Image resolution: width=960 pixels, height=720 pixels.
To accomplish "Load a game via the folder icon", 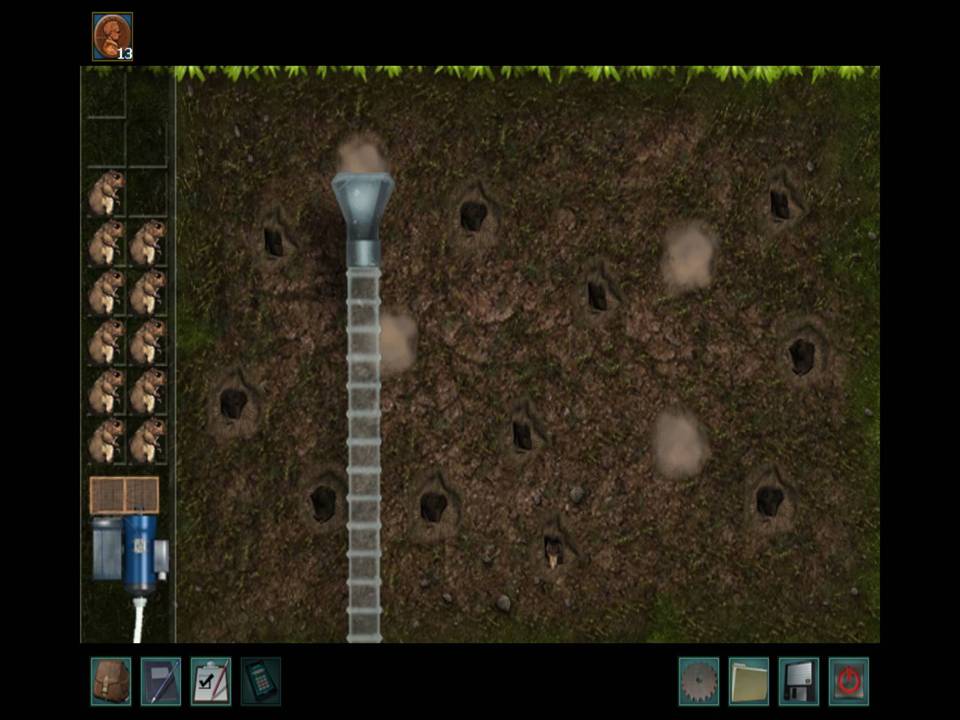I will click(x=748, y=681).
